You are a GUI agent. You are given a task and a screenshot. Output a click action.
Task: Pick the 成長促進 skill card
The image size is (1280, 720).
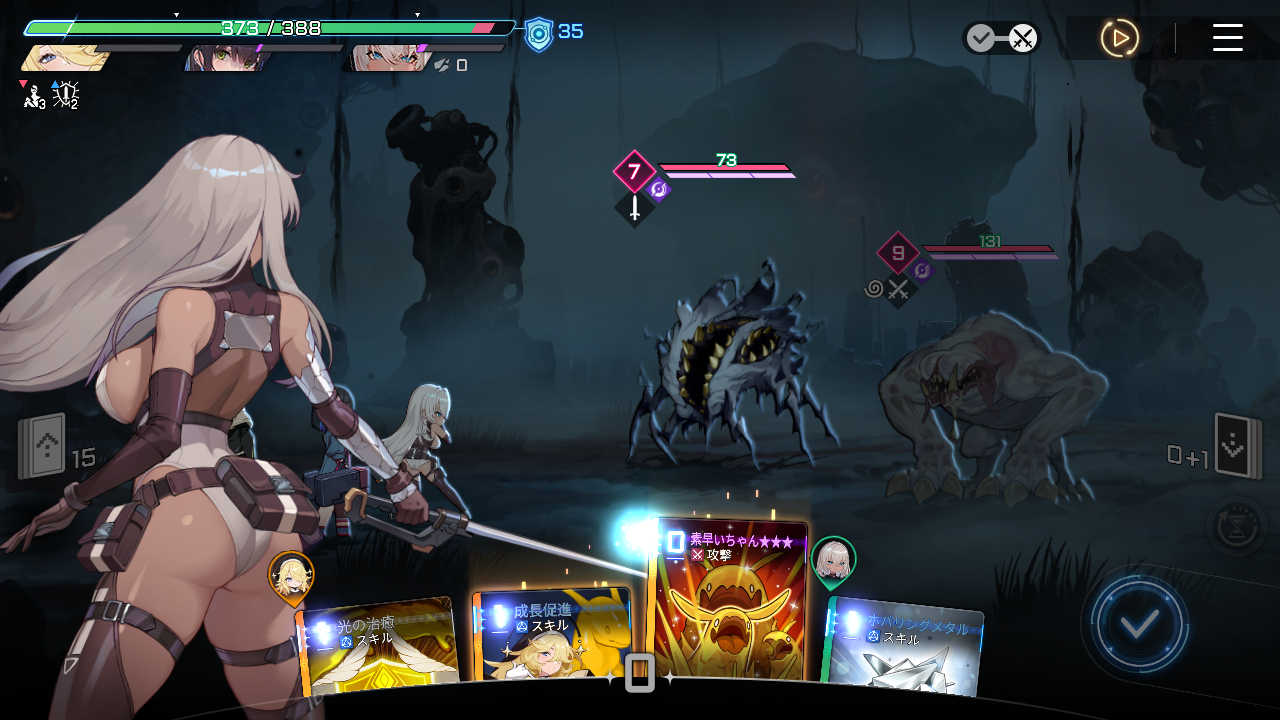point(552,637)
